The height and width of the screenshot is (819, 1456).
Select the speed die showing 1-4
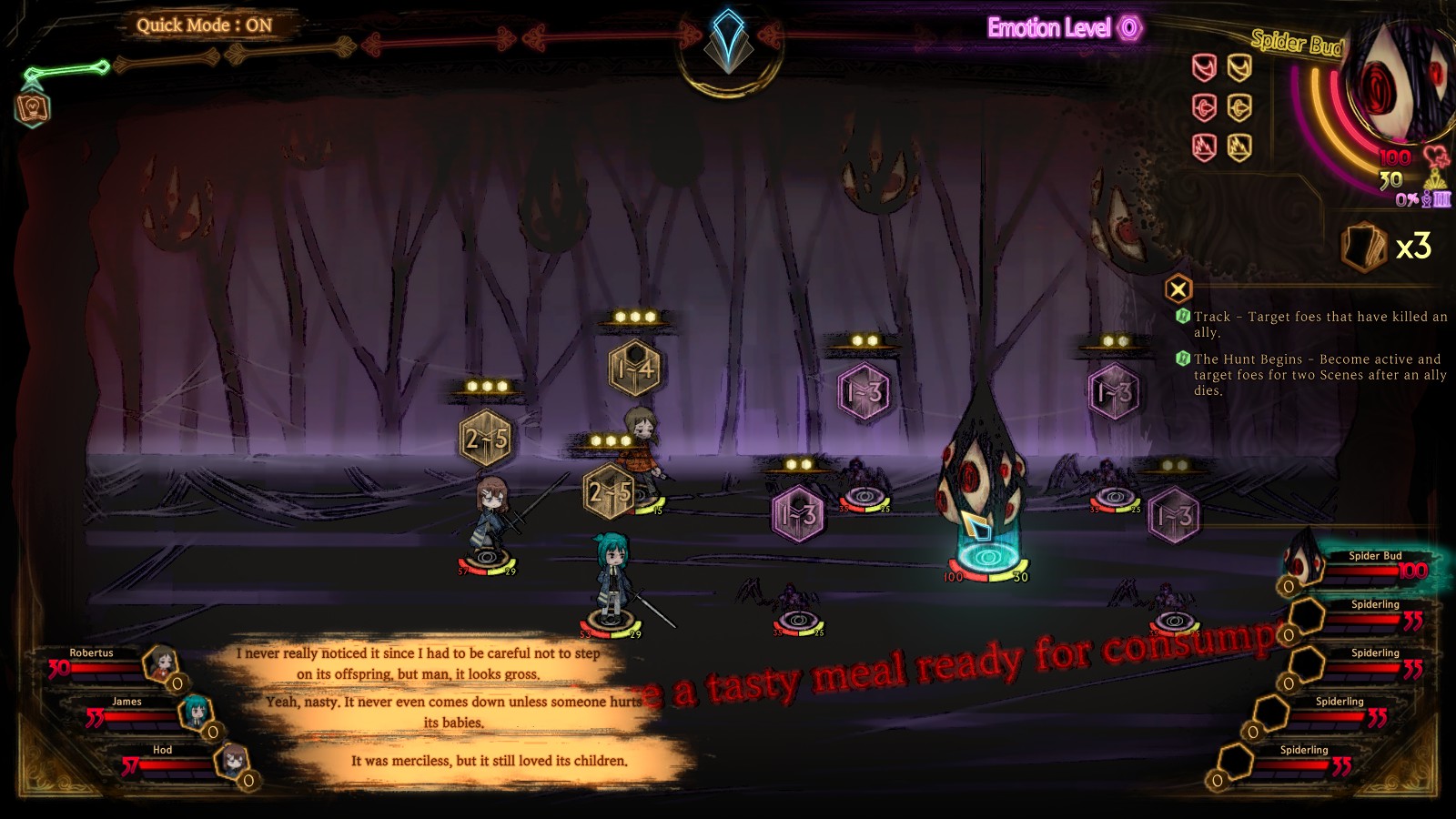[x=635, y=369]
